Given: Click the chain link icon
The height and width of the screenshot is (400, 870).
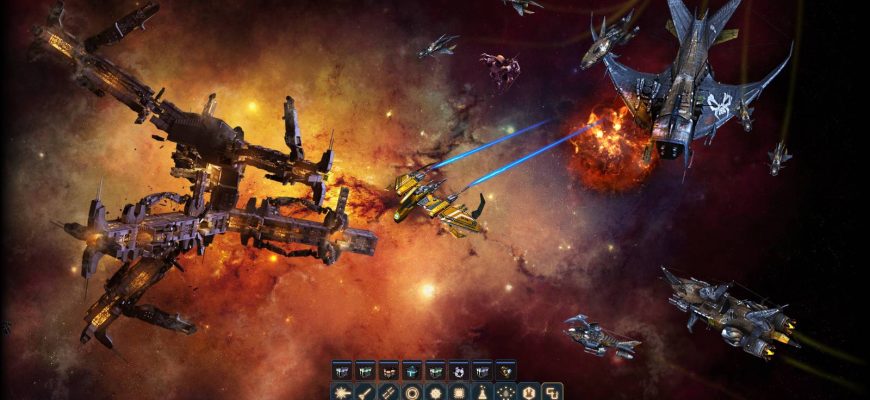Looking at the screenshot, I should [551, 392].
